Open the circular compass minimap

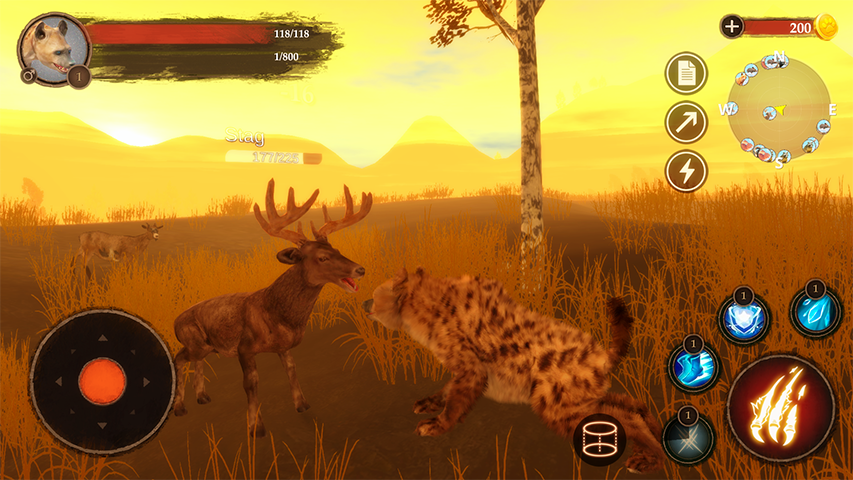780,109
